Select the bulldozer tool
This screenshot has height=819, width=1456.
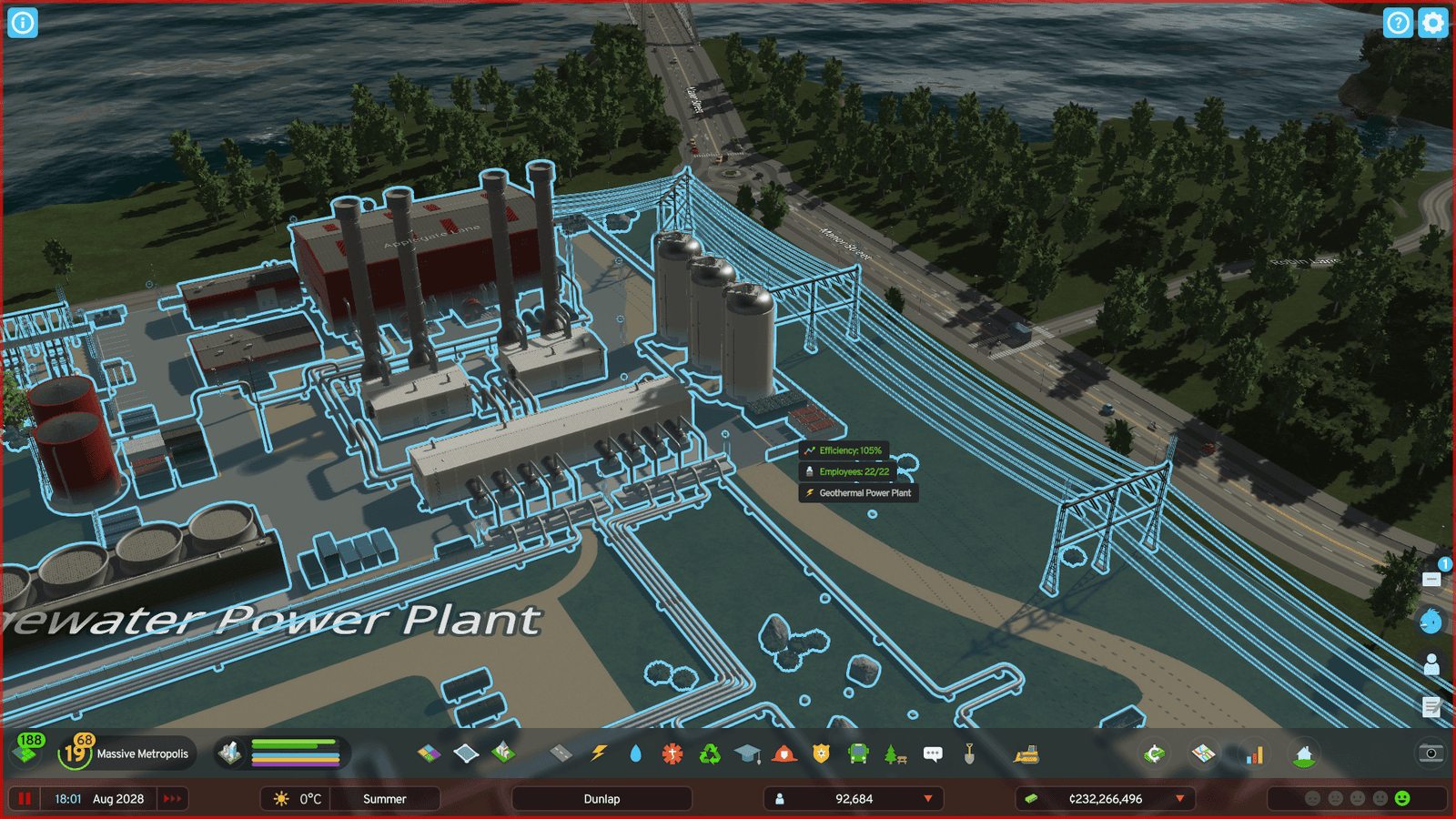coord(1026,753)
